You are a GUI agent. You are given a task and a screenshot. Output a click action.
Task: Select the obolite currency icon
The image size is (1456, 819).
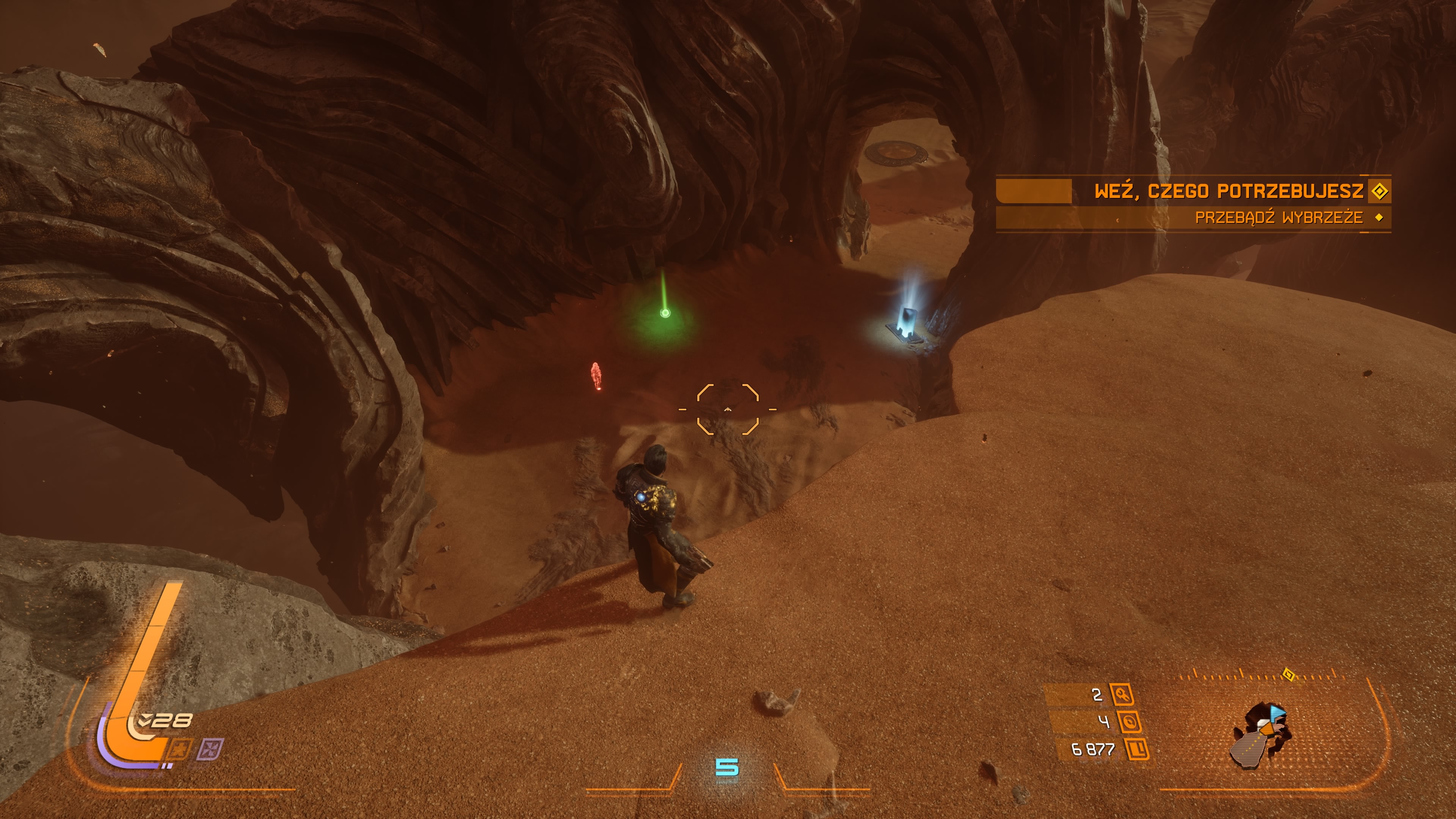1137,750
